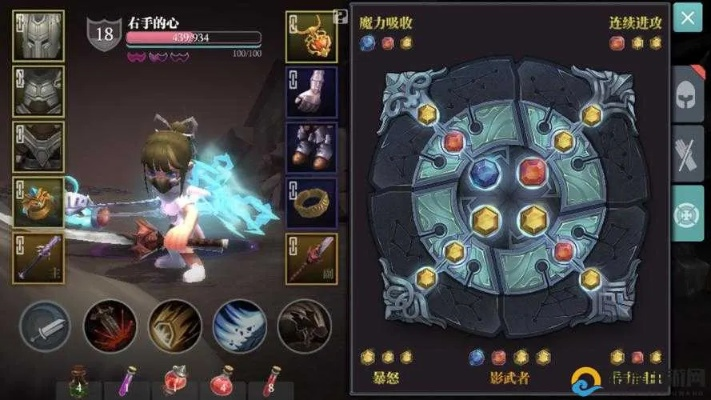This screenshot has width=711, height=400.
Task: Activate the blue wind wave skill
Action: (239, 327)
